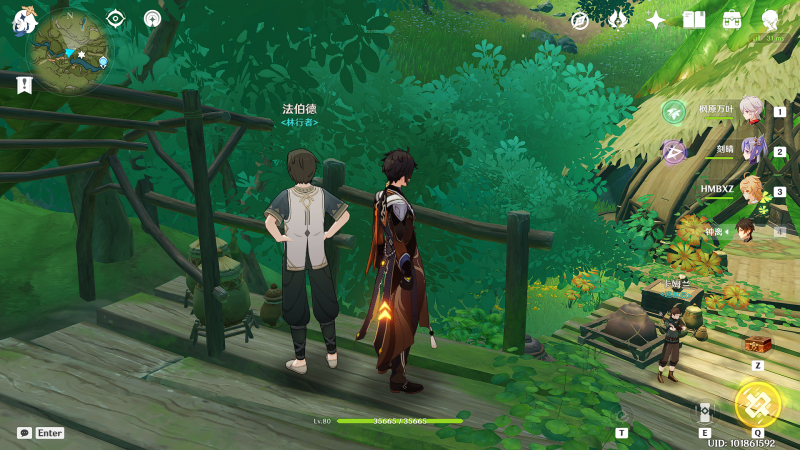Use the elemental skill icon
Image resolution: width=800 pixels, height=450 pixels.
click(x=704, y=413)
